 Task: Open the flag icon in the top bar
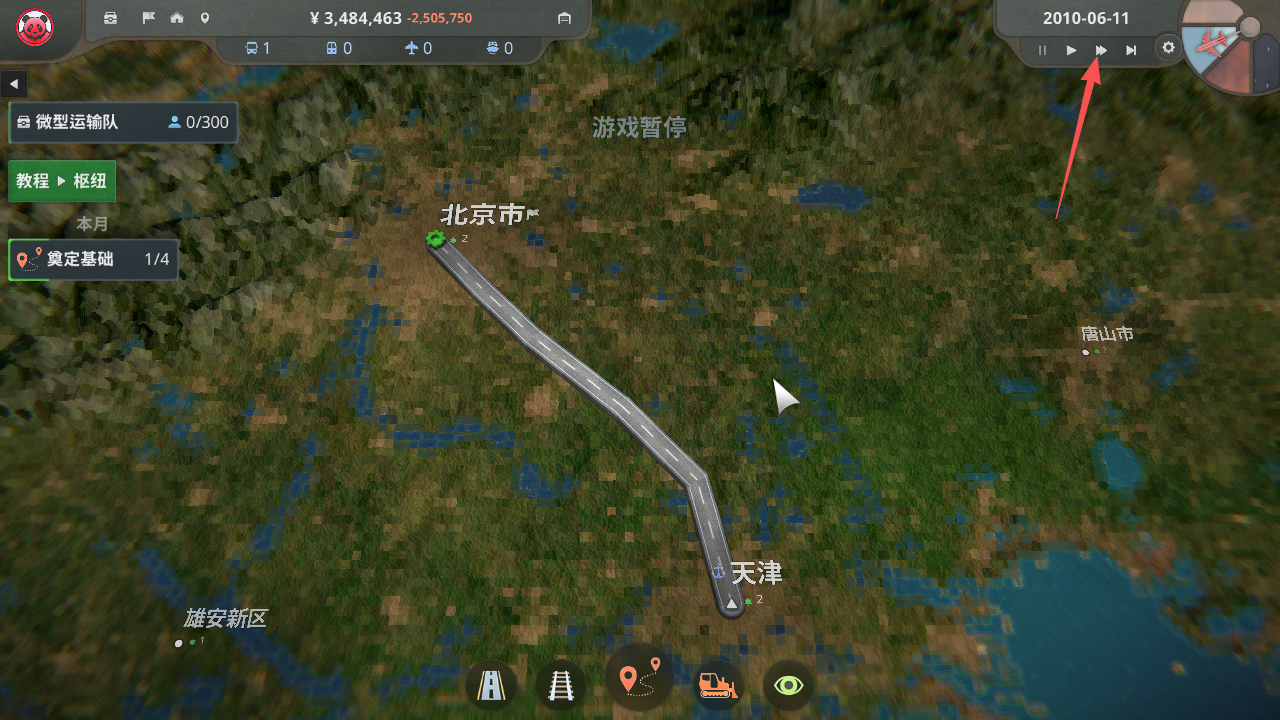pyautogui.click(x=147, y=18)
